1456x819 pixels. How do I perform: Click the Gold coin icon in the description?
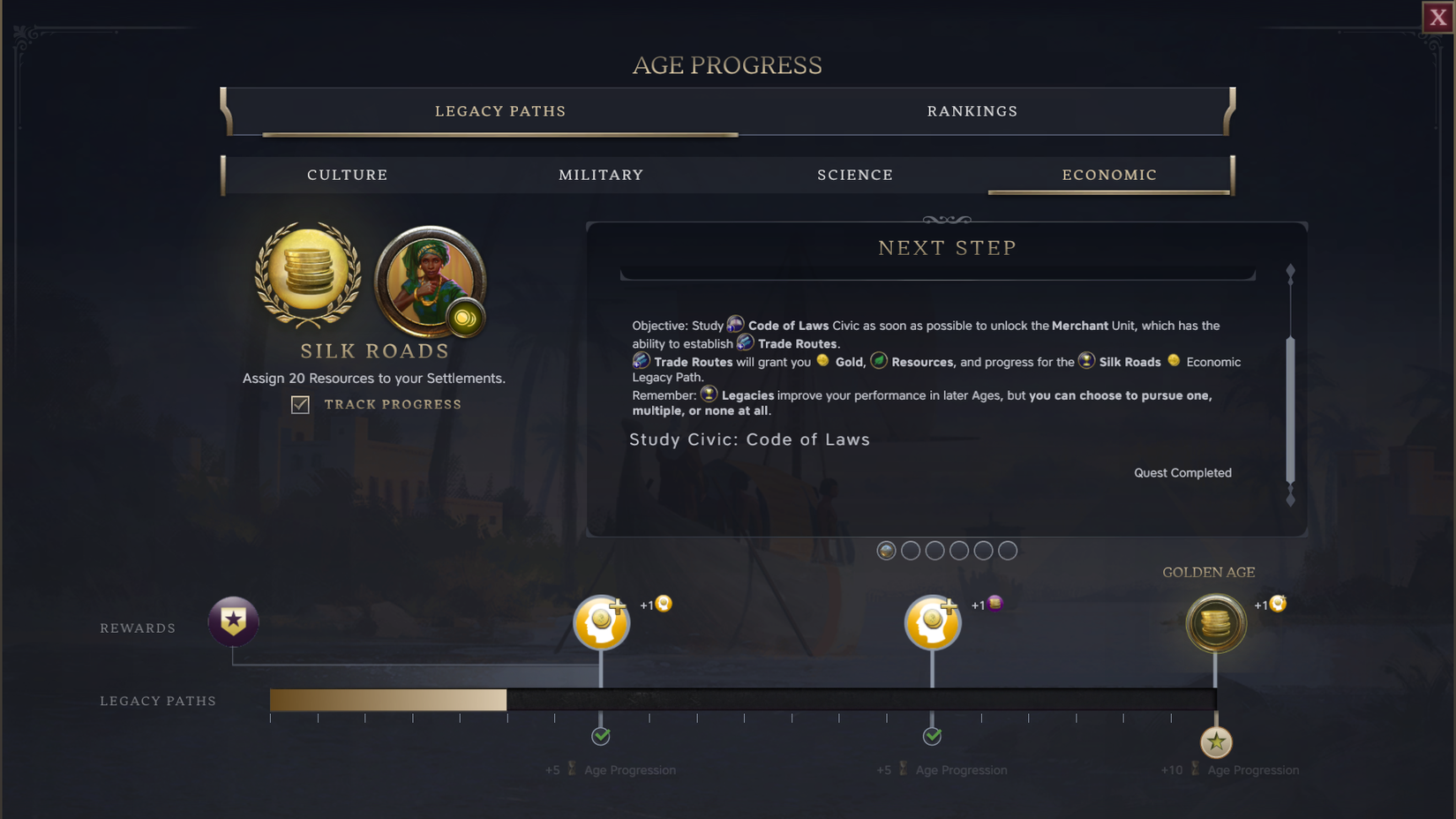coord(822,361)
